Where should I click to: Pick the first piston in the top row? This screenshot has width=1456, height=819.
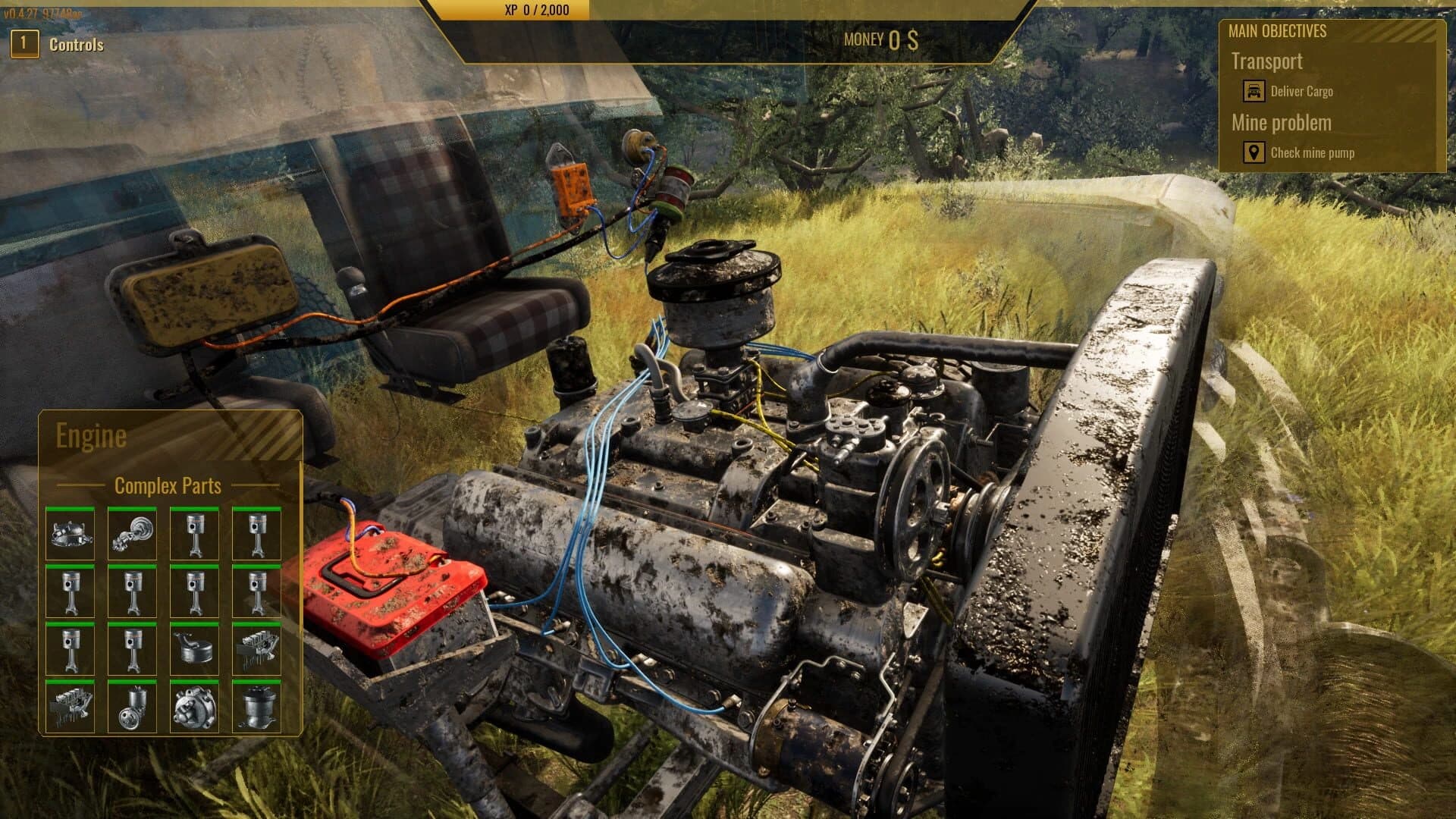(x=194, y=535)
